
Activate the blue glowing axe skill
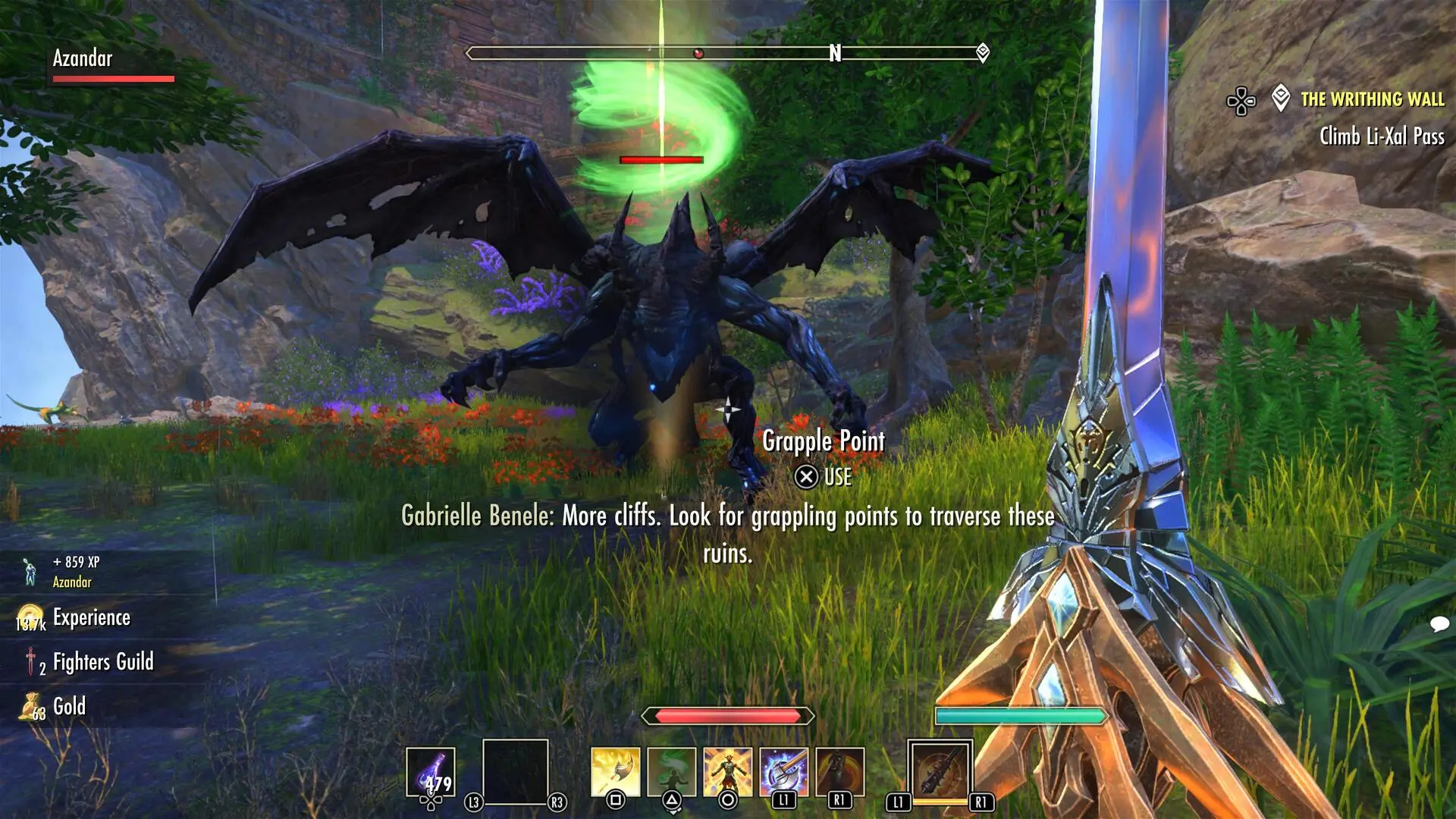783,772
